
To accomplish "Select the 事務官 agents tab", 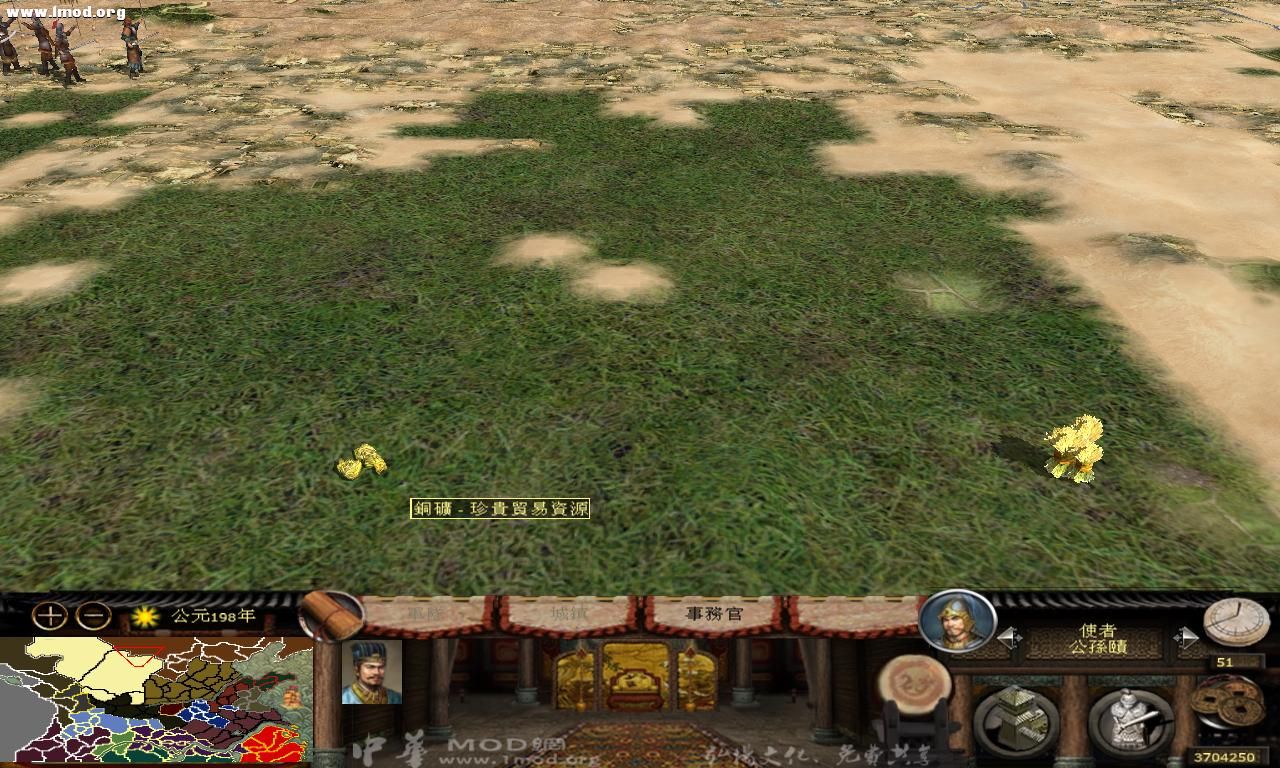I will point(712,612).
